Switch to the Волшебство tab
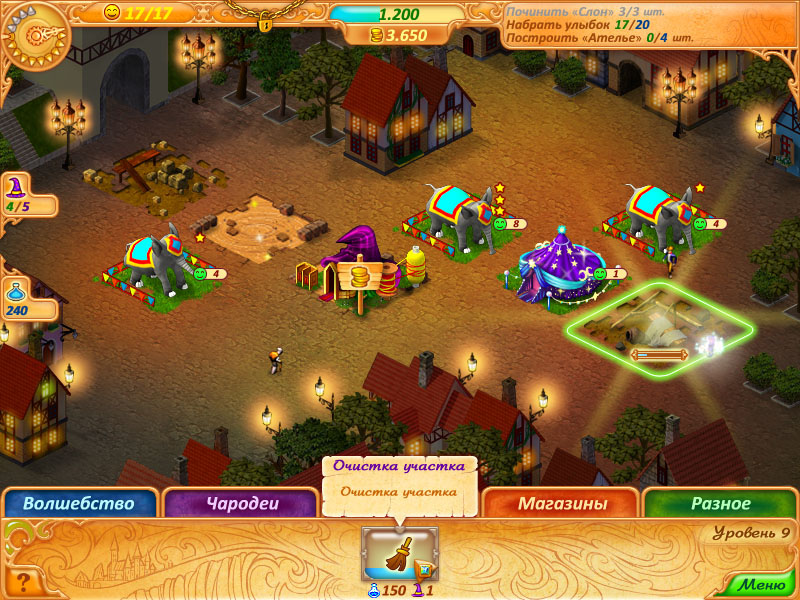Image resolution: width=800 pixels, height=600 pixels. [78, 504]
